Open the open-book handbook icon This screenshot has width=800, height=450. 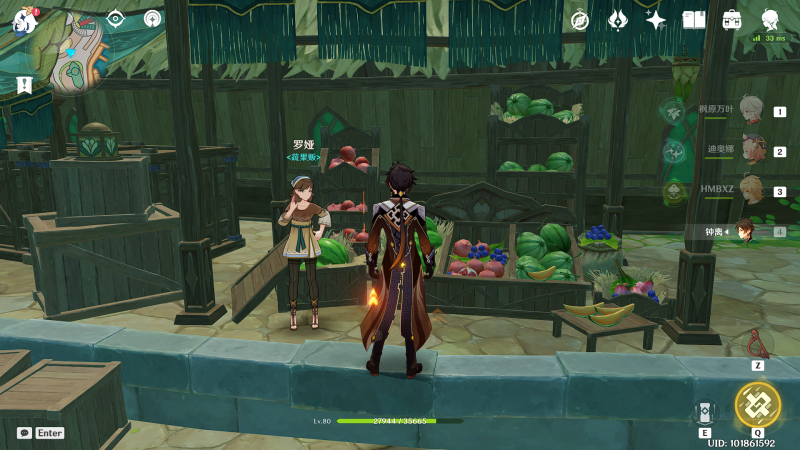[x=694, y=20]
